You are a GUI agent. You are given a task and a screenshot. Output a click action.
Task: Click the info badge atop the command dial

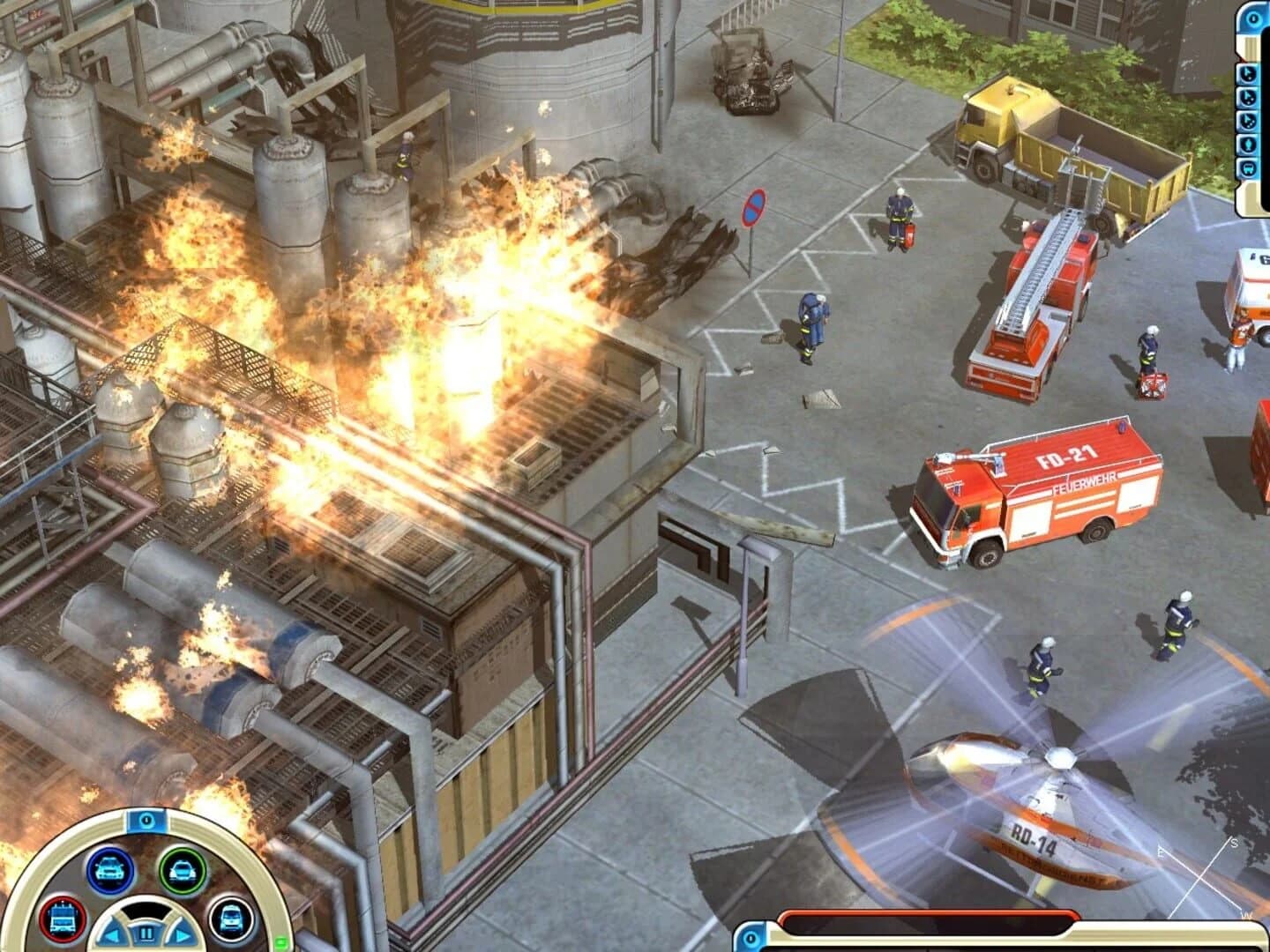point(146,821)
